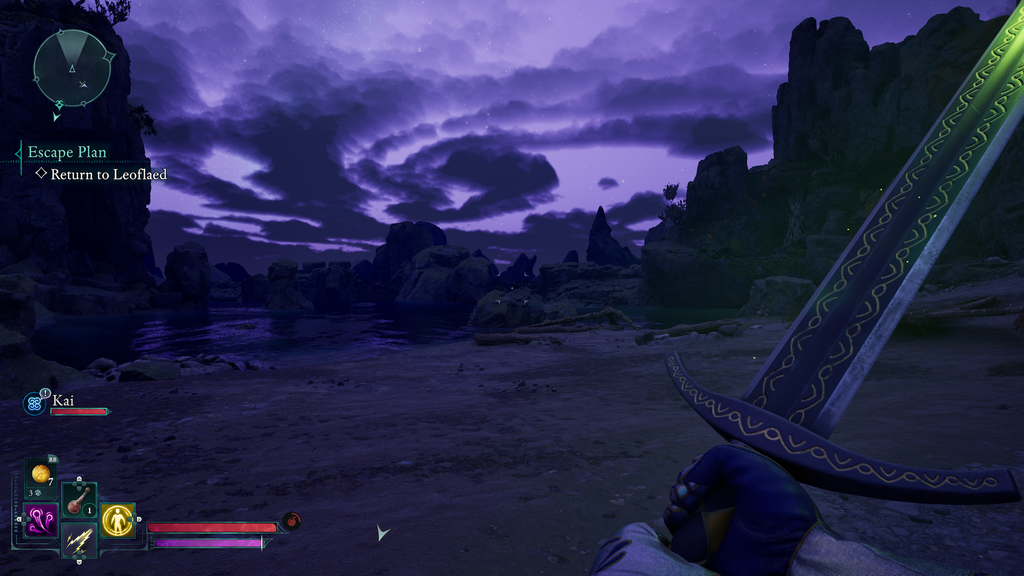Screen dimensions: 1024x576
Task: Open the circular minimap
Action: [x=71, y=67]
